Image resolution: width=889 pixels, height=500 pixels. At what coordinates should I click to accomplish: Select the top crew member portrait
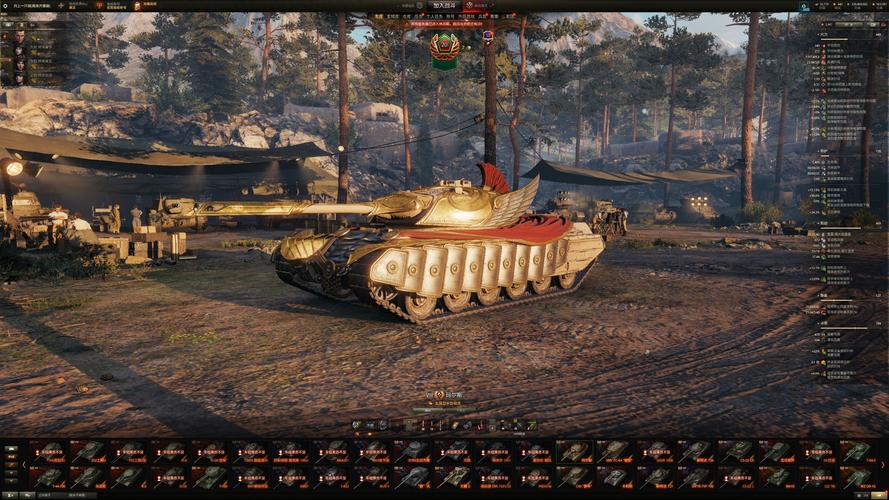18,36
